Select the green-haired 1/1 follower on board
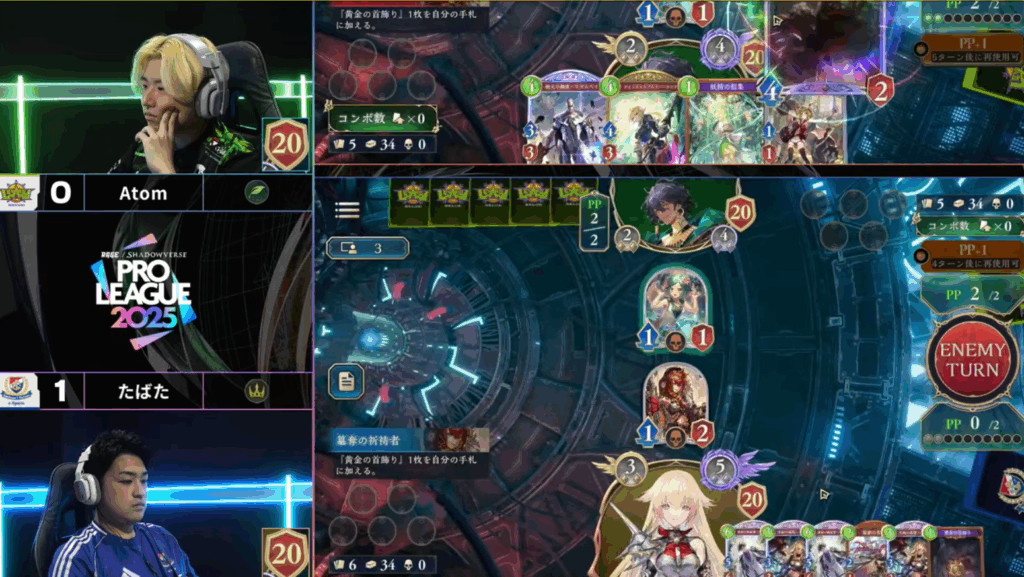The height and width of the screenshot is (577, 1024). click(675, 306)
